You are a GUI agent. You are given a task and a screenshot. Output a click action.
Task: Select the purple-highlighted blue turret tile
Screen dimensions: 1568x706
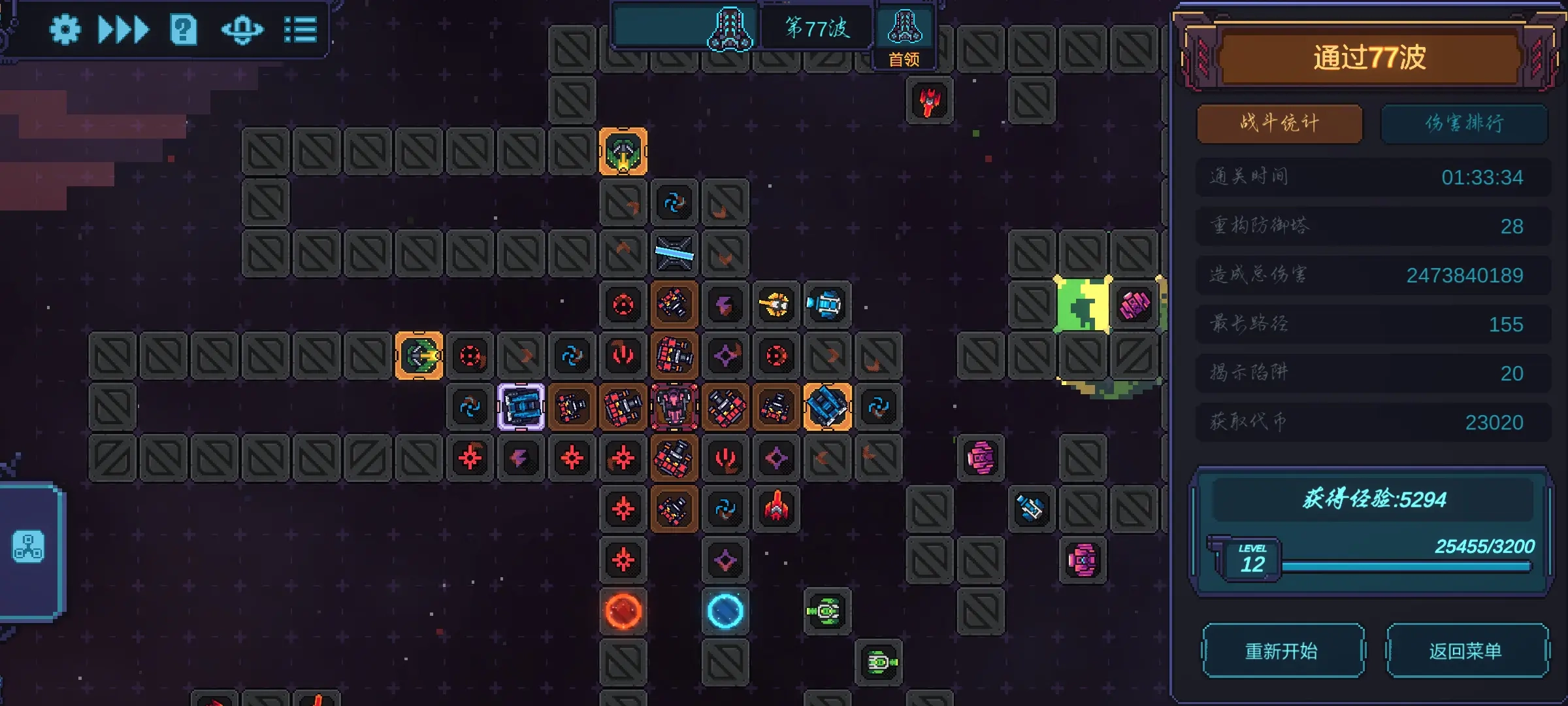[521, 407]
